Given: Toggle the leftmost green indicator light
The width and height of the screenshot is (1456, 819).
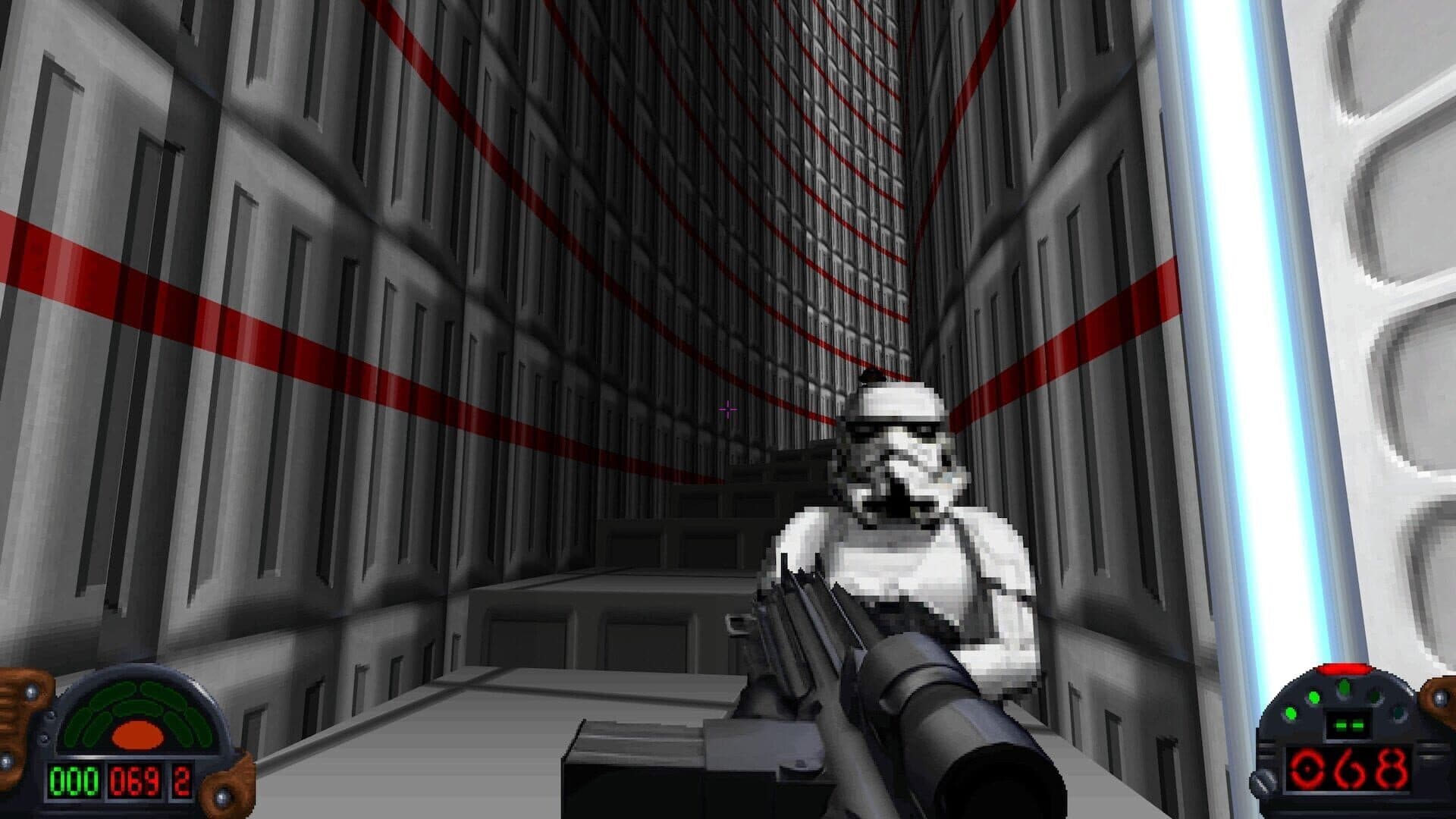Looking at the screenshot, I should coord(1291,713).
